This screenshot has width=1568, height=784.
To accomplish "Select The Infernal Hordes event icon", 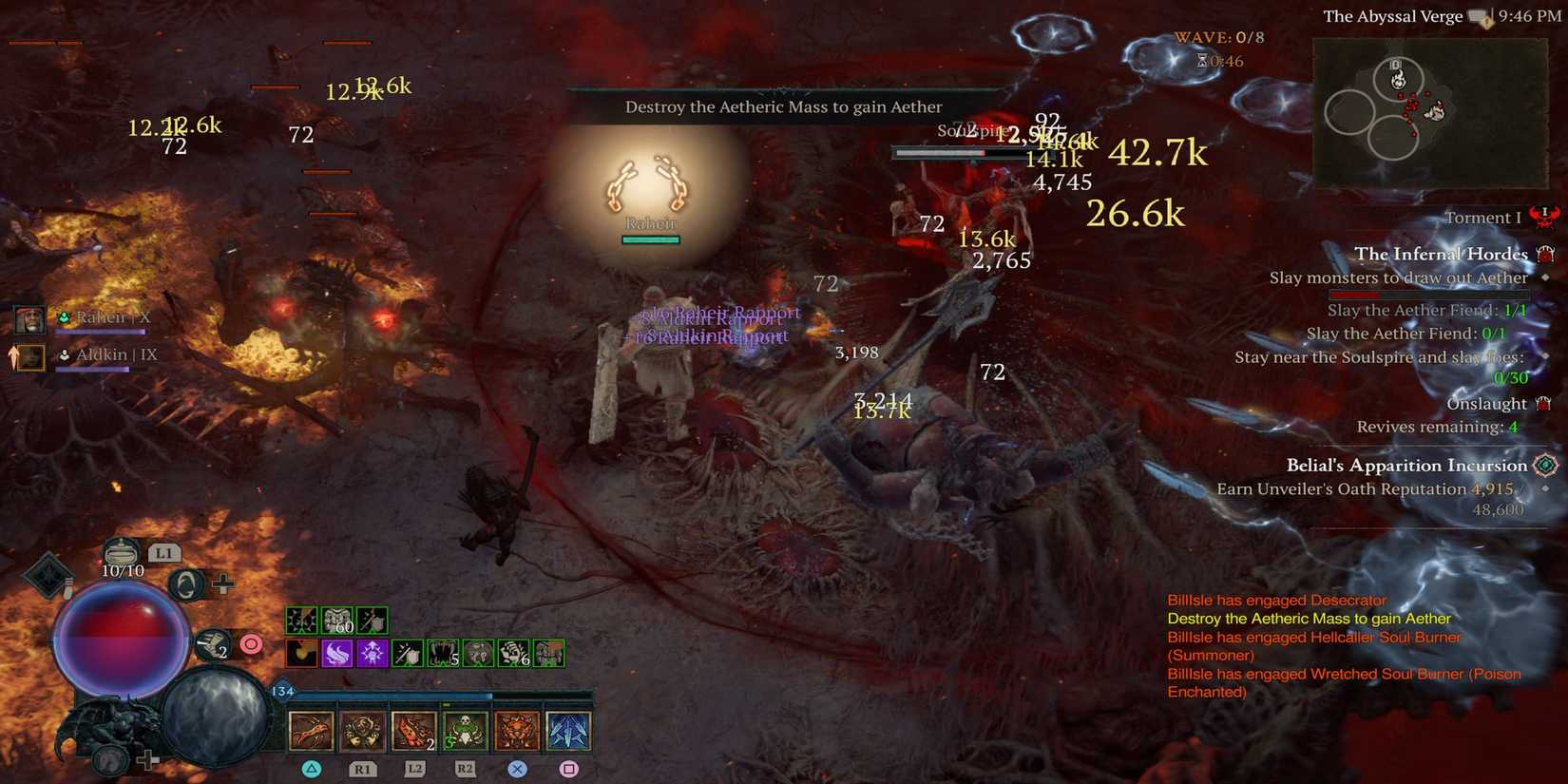I will pyautogui.click(x=1547, y=254).
